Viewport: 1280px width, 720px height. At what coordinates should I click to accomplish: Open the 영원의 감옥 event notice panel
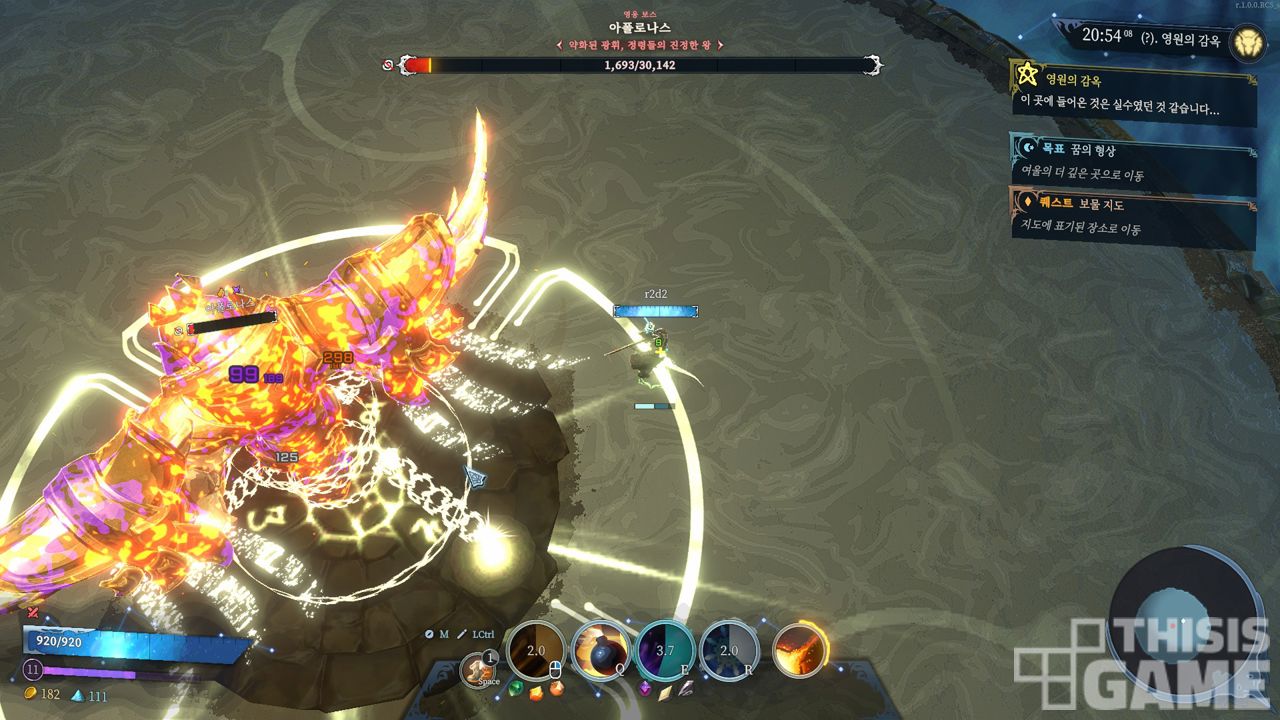tap(1134, 93)
